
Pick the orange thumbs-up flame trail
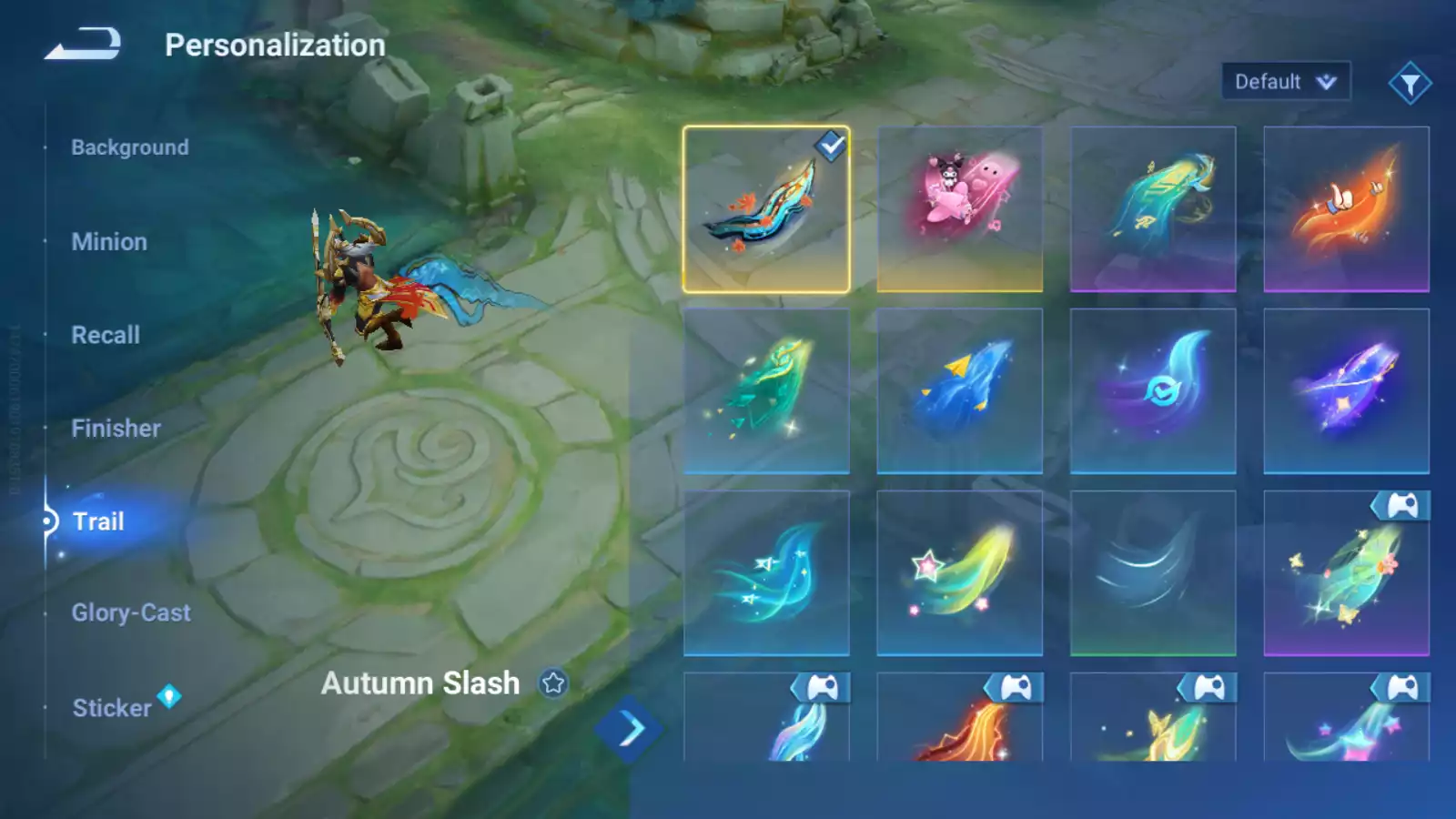(1346, 209)
